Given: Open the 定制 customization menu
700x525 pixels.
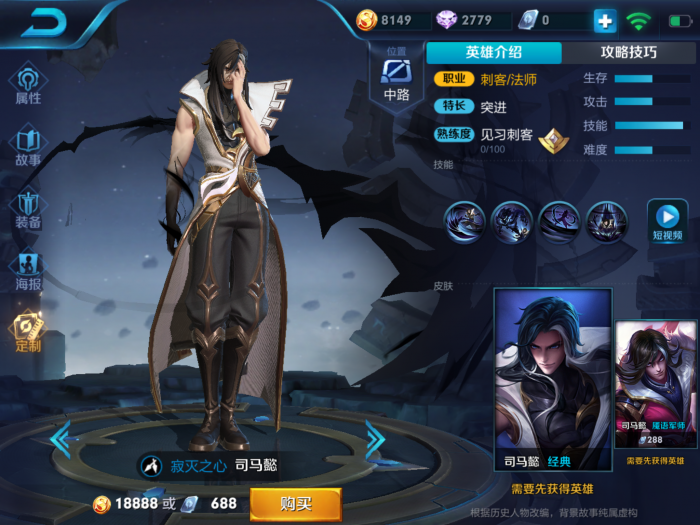Looking at the screenshot, I should coord(28,332).
